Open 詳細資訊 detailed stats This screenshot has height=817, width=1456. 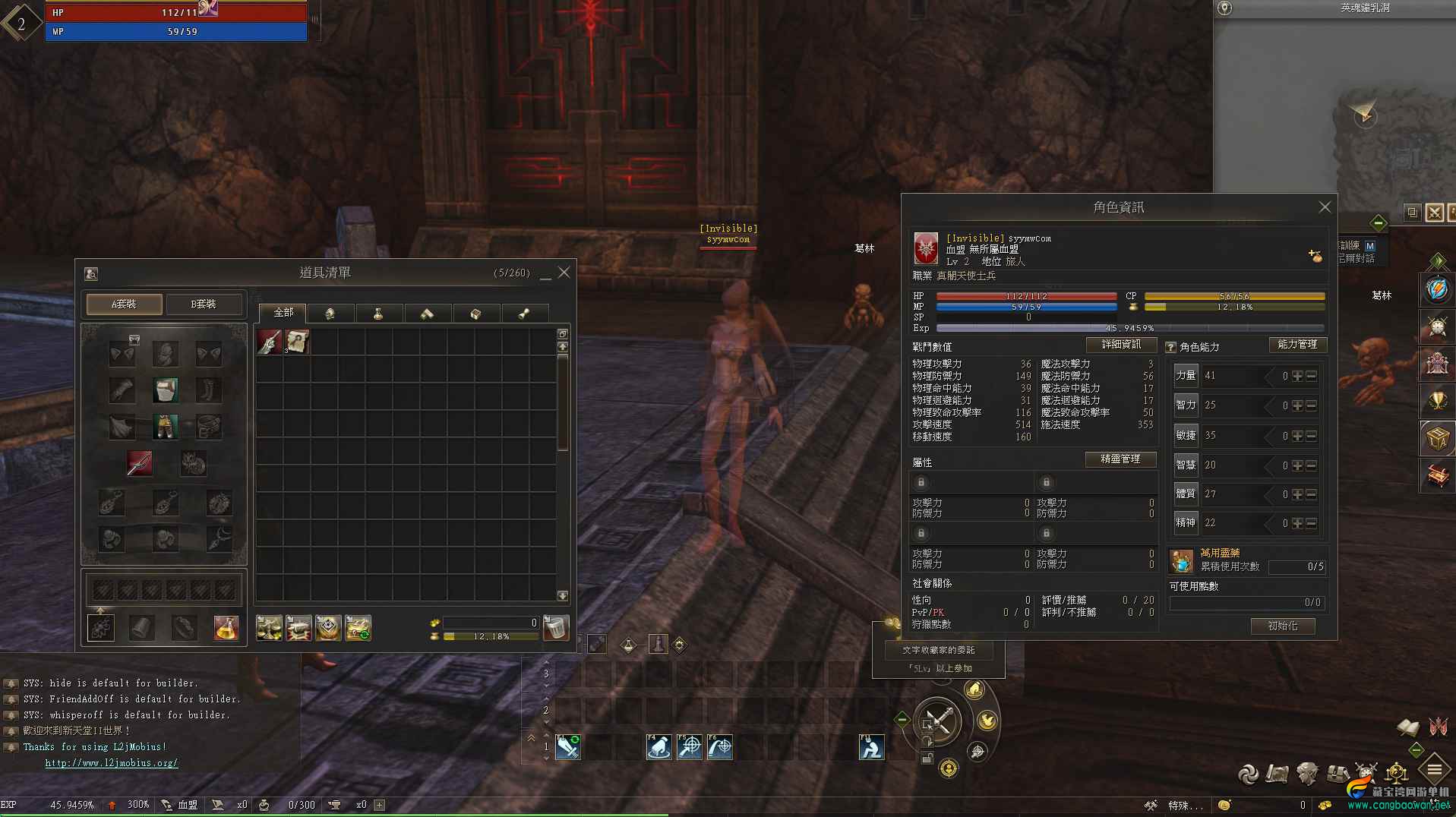click(x=1120, y=344)
